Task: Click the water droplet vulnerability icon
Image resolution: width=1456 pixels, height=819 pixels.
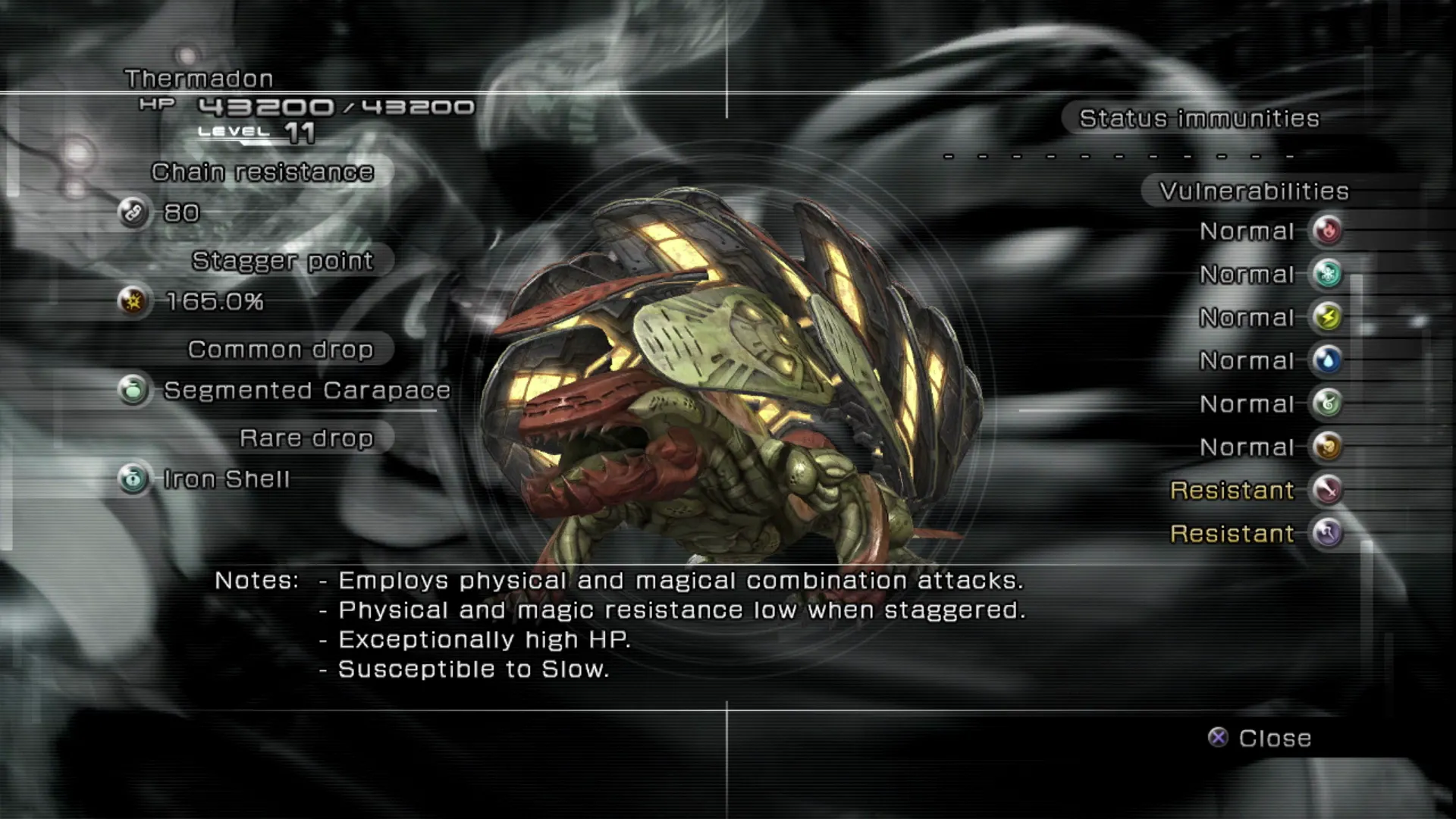Action: point(1327,360)
